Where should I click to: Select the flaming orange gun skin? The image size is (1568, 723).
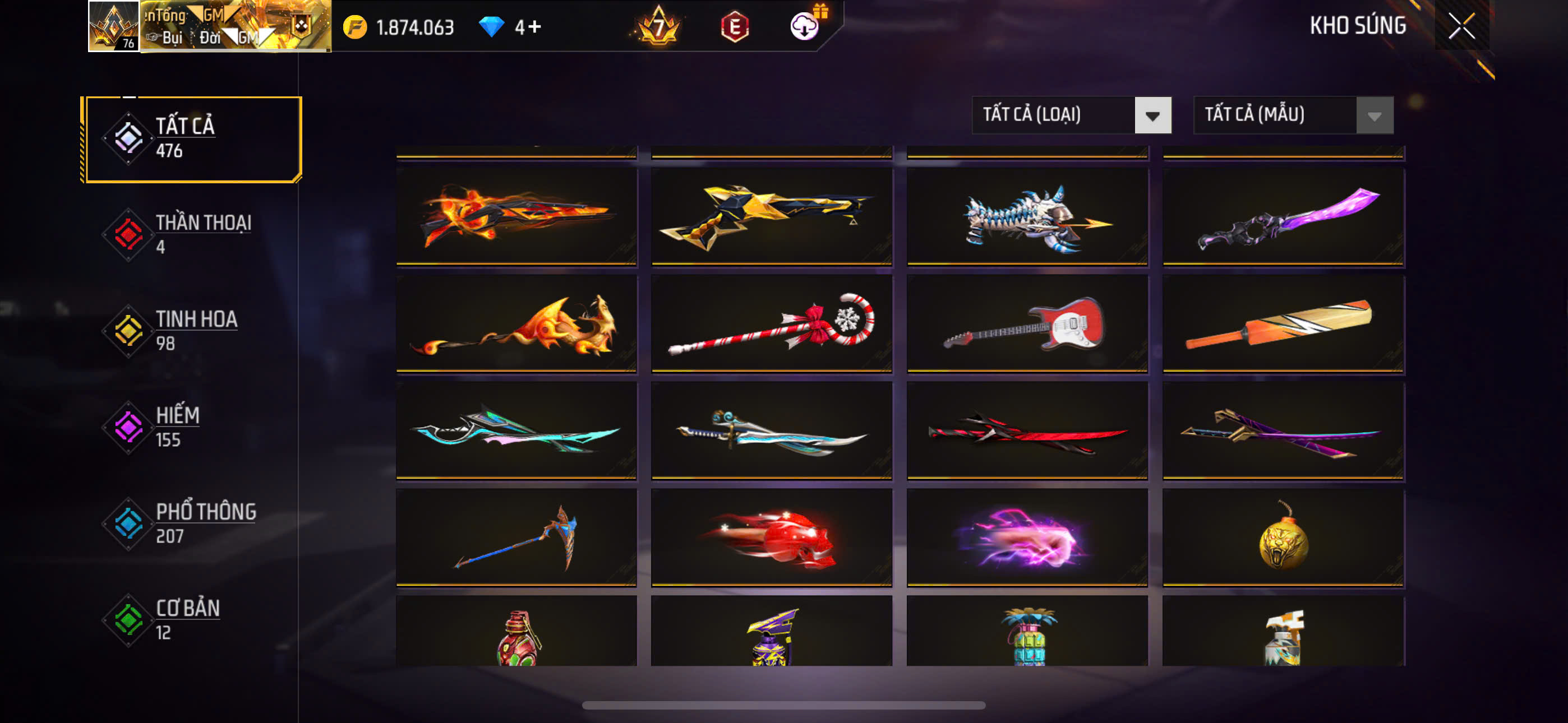516,217
